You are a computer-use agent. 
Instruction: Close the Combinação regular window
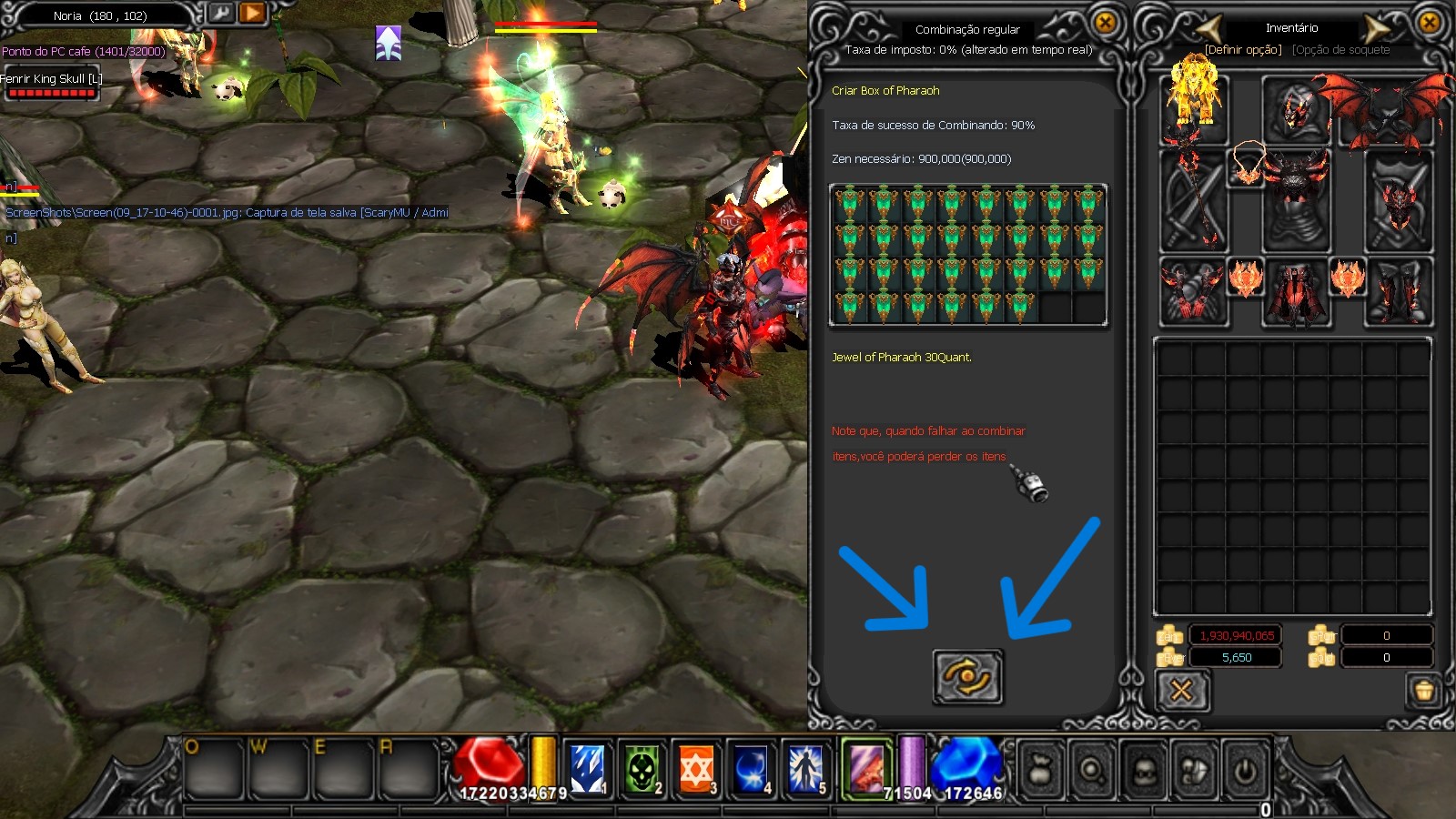tap(1105, 23)
